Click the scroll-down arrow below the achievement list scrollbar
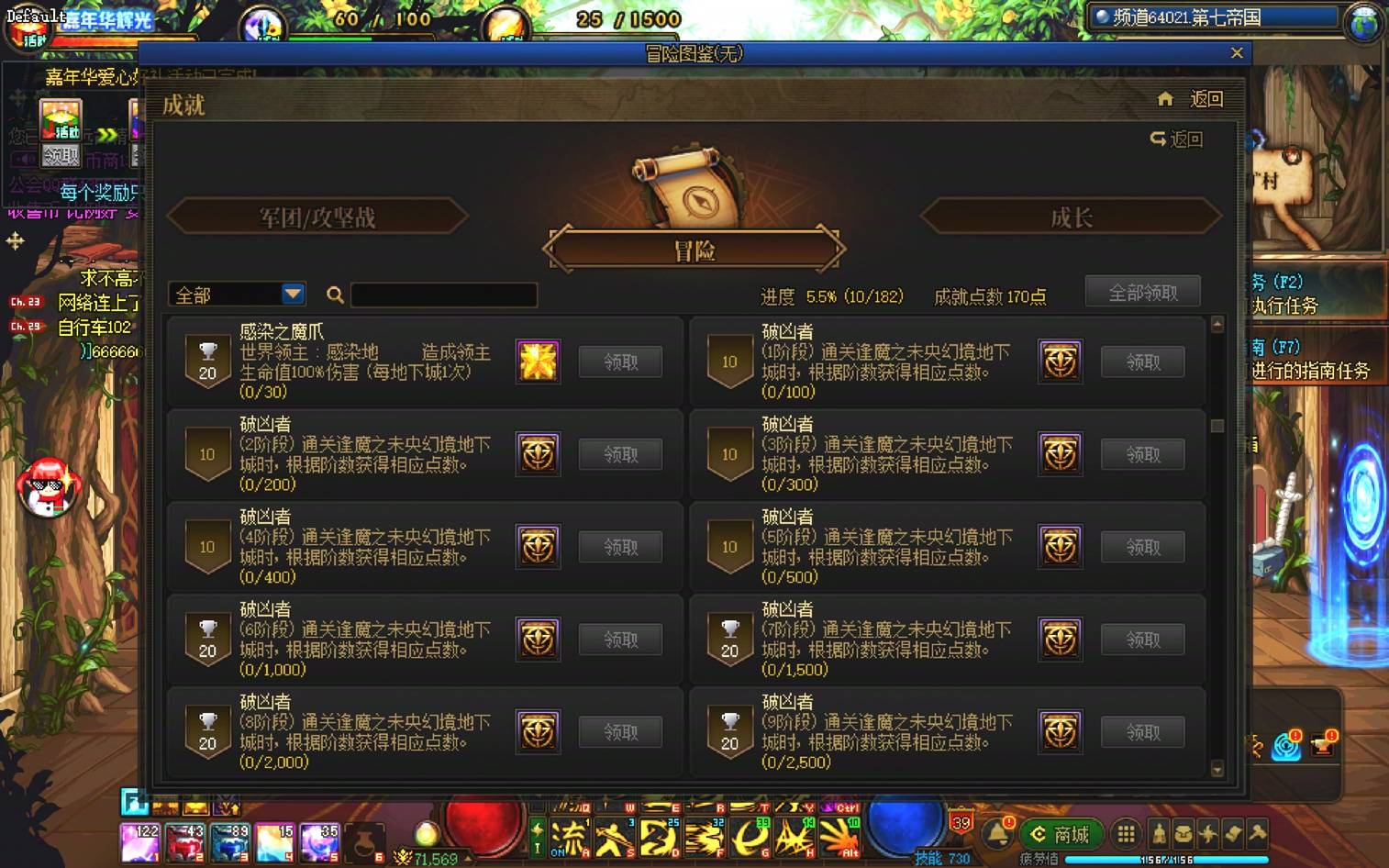Viewport: 1389px width, 868px height. [1217, 769]
